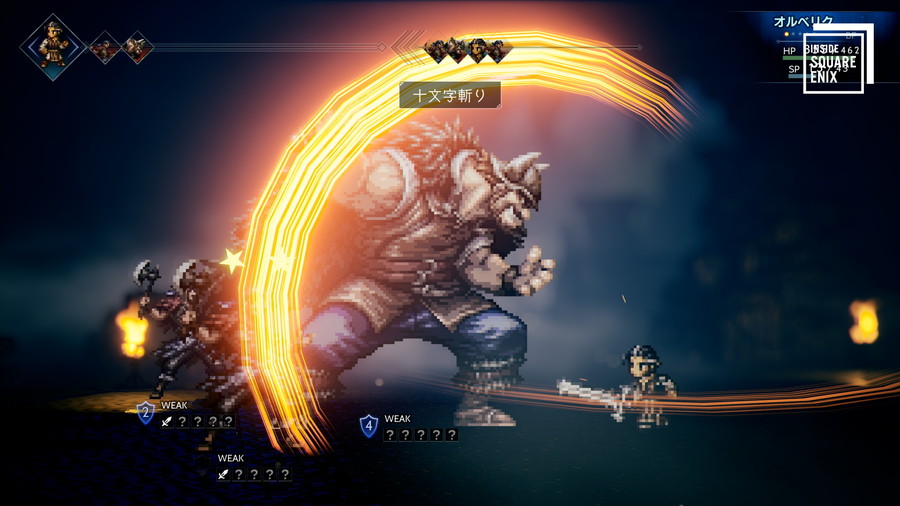Click the 十文字斬り skill name banner
The width and height of the screenshot is (900, 506).
coord(450,95)
